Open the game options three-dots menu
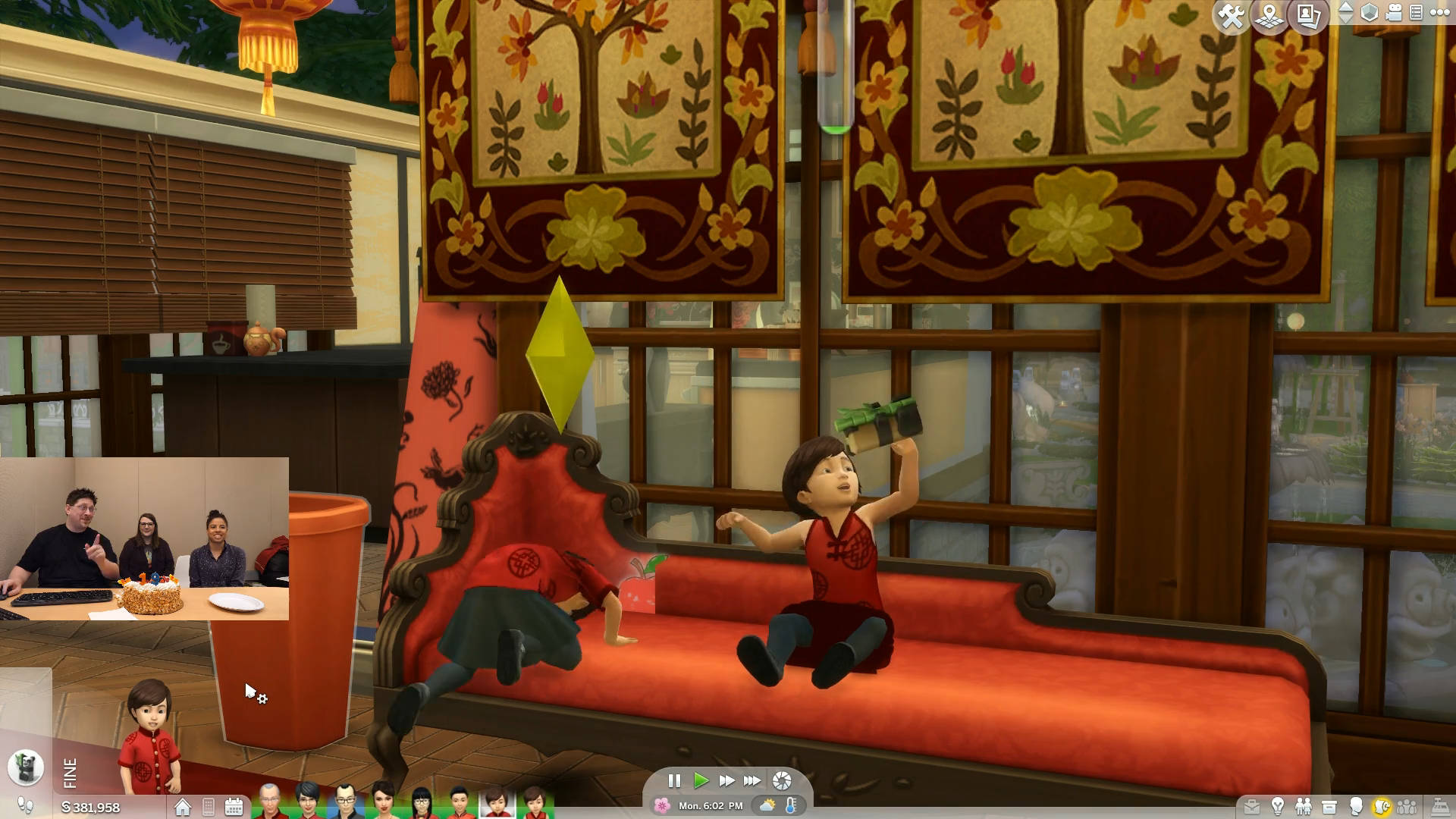 click(1439, 13)
